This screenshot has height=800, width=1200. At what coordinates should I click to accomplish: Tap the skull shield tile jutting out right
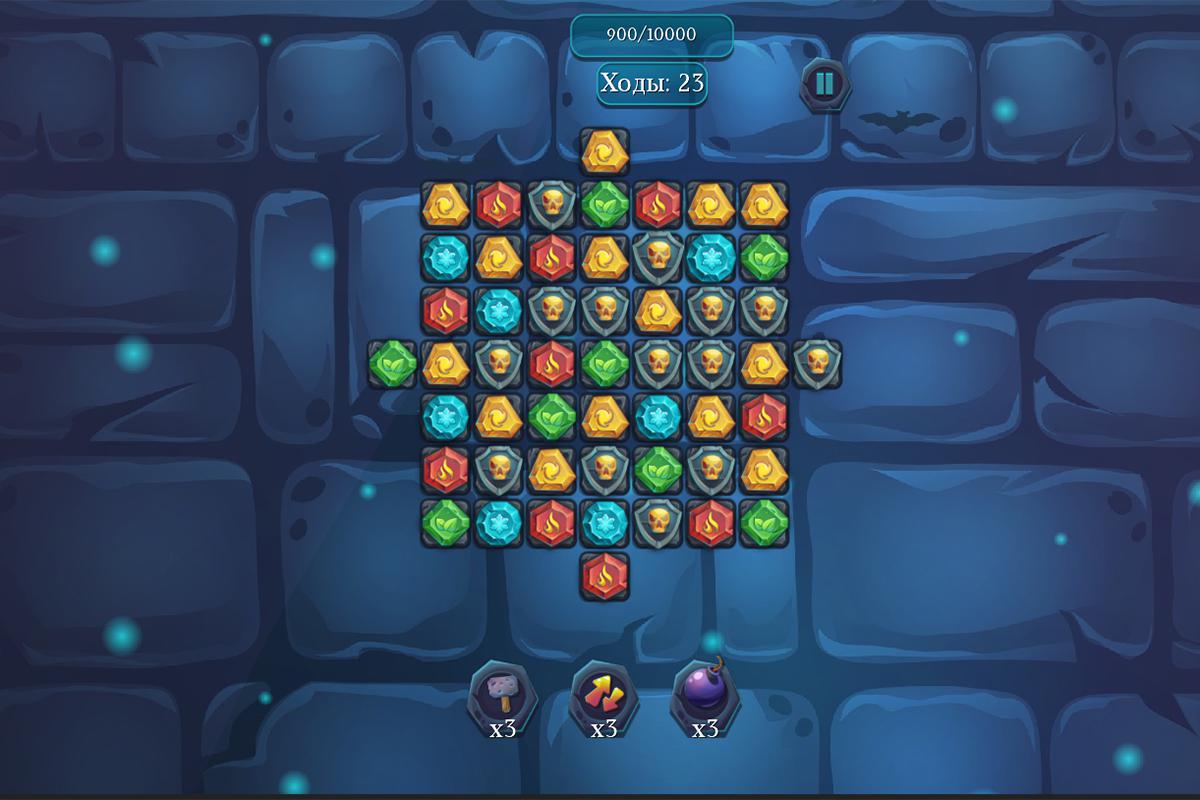[817, 364]
